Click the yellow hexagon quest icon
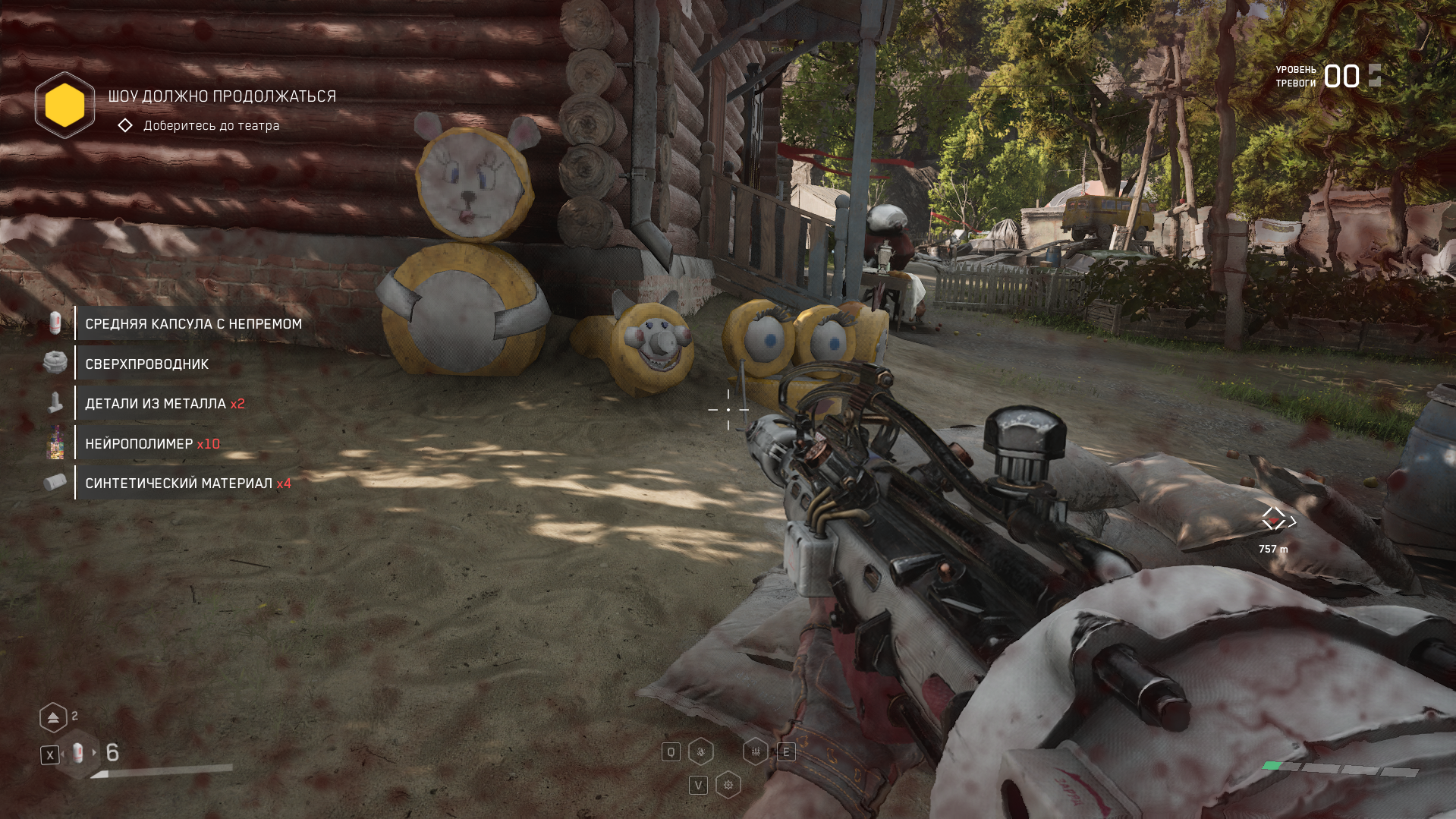The height and width of the screenshot is (819, 1456). click(64, 105)
